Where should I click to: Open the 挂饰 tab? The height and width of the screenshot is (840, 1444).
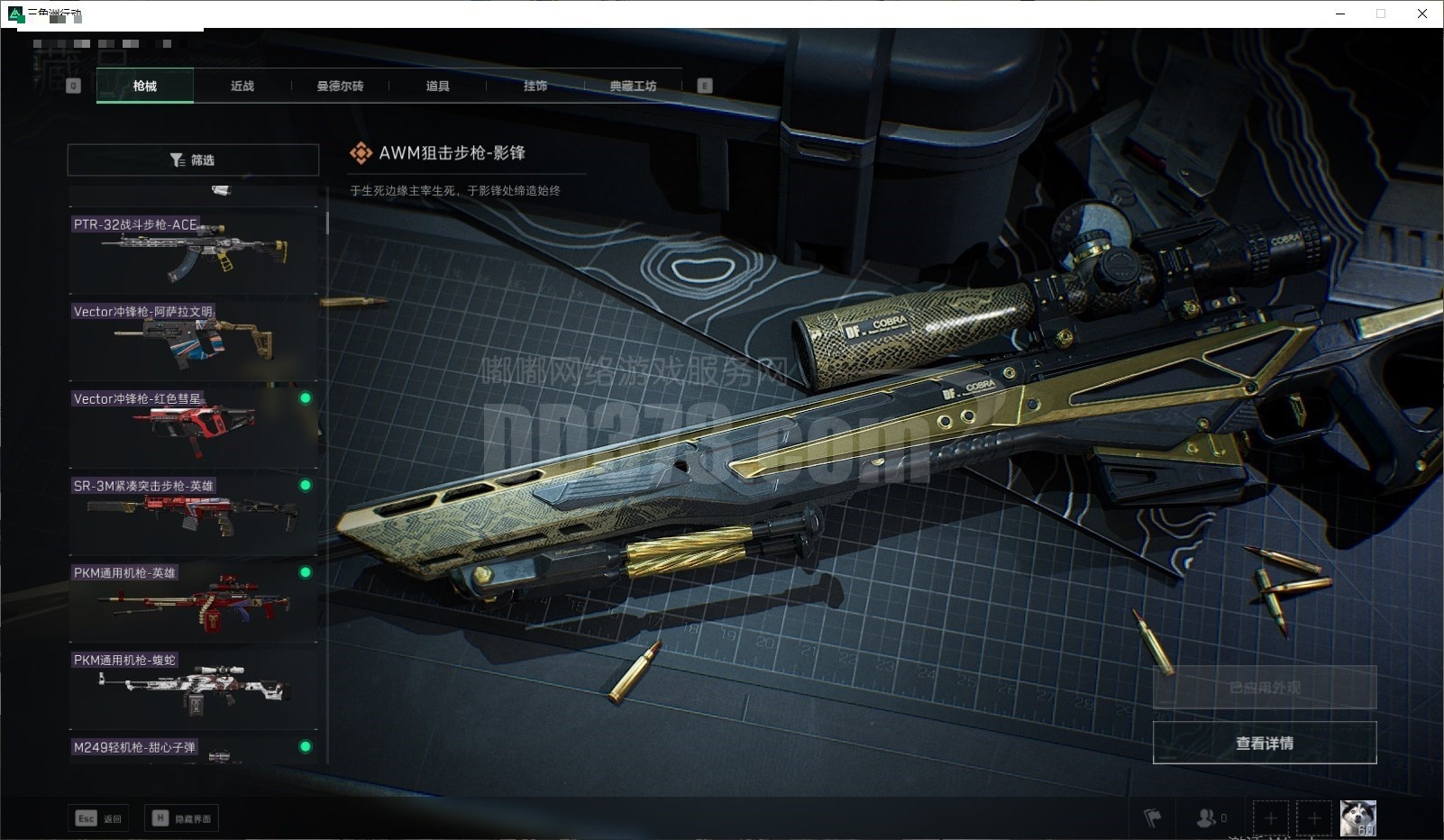click(535, 87)
